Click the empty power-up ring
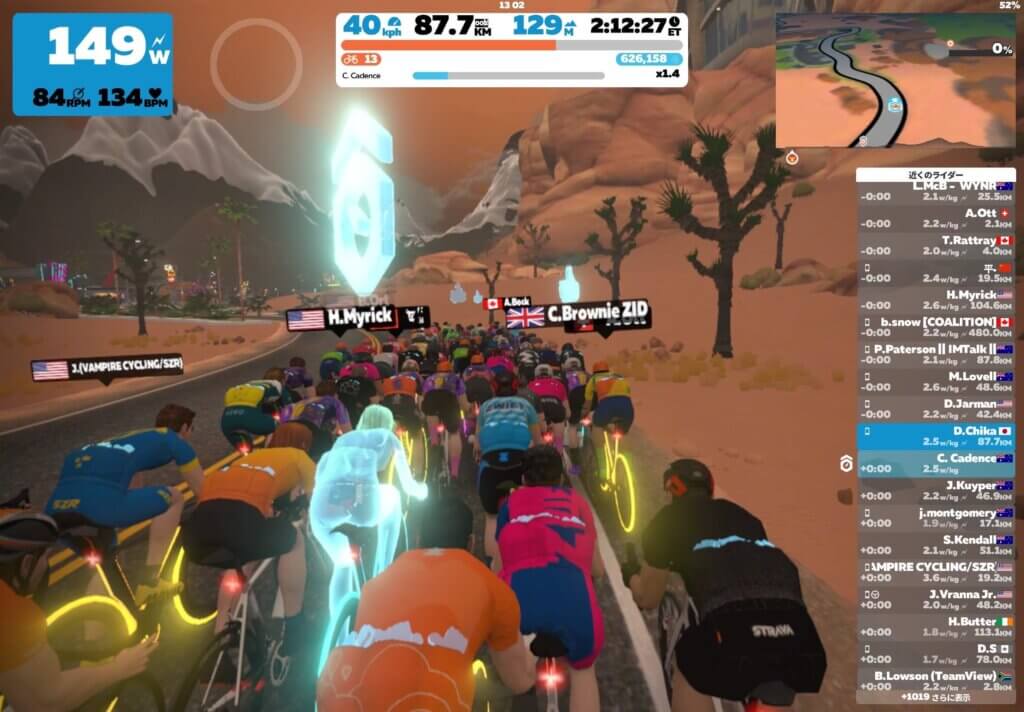Viewport: 1024px width, 712px height. coord(256,64)
